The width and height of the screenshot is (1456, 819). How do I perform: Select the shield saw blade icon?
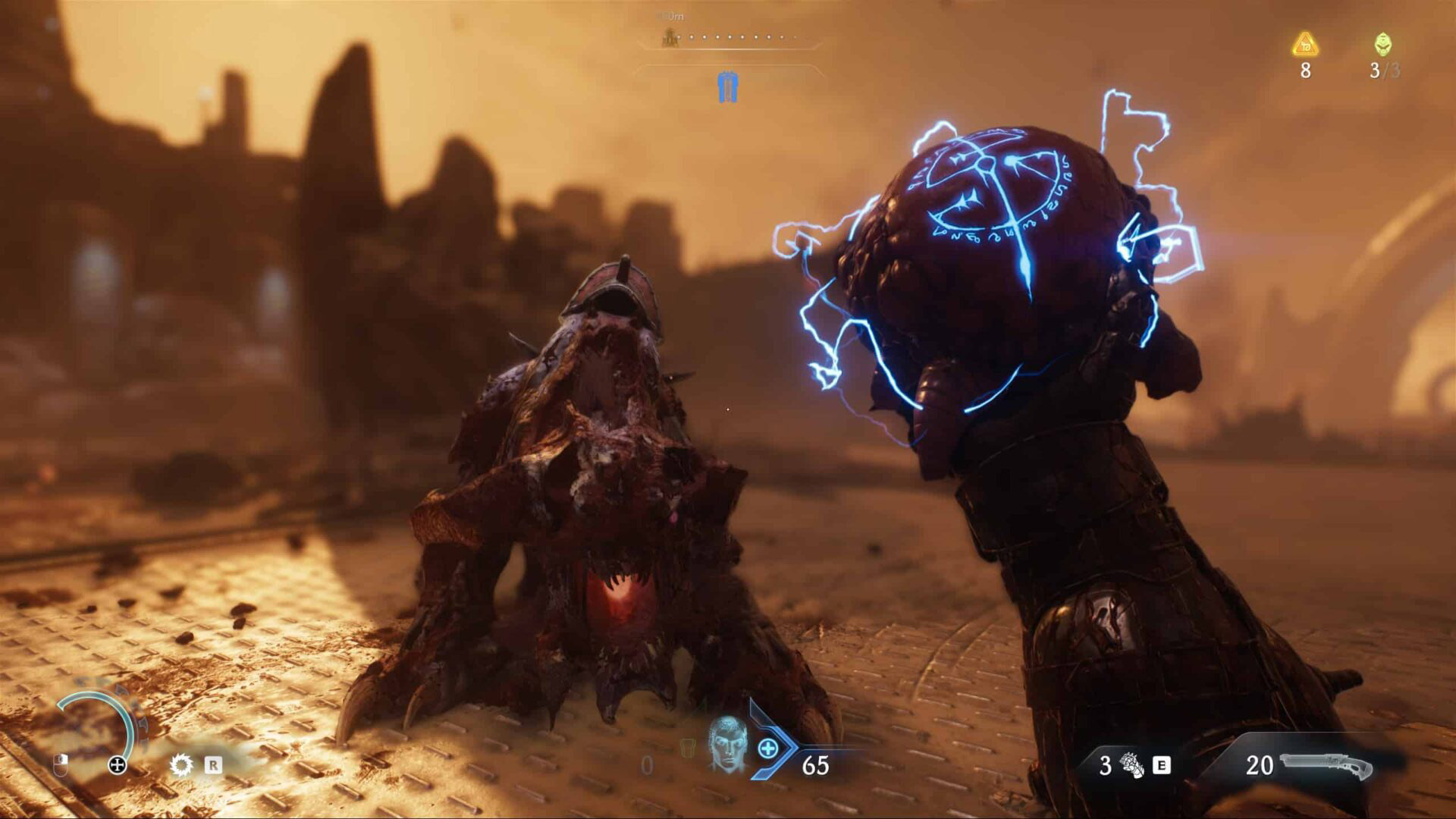click(x=181, y=764)
